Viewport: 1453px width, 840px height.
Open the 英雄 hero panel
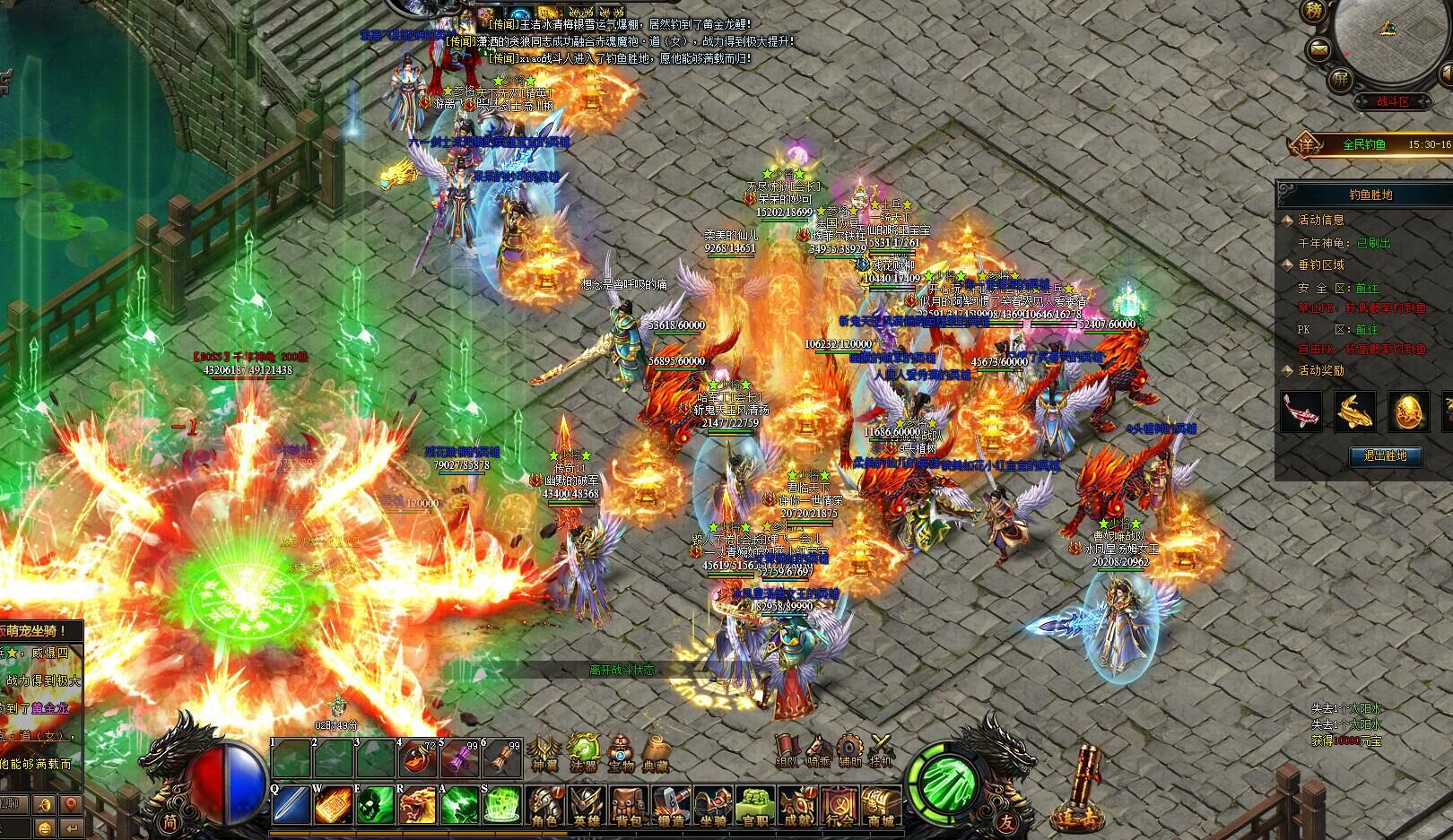(587, 804)
